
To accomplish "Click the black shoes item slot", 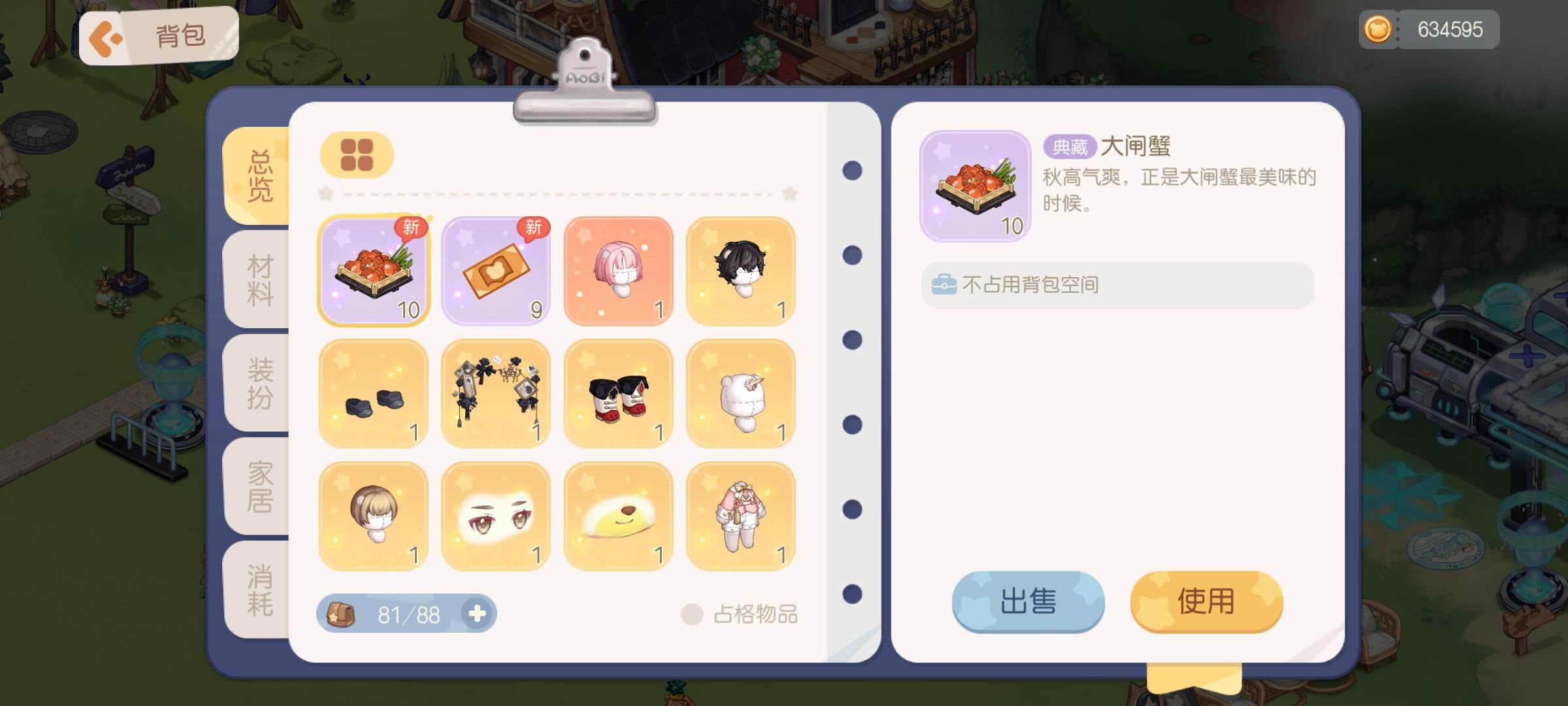I will pyautogui.click(x=373, y=393).
